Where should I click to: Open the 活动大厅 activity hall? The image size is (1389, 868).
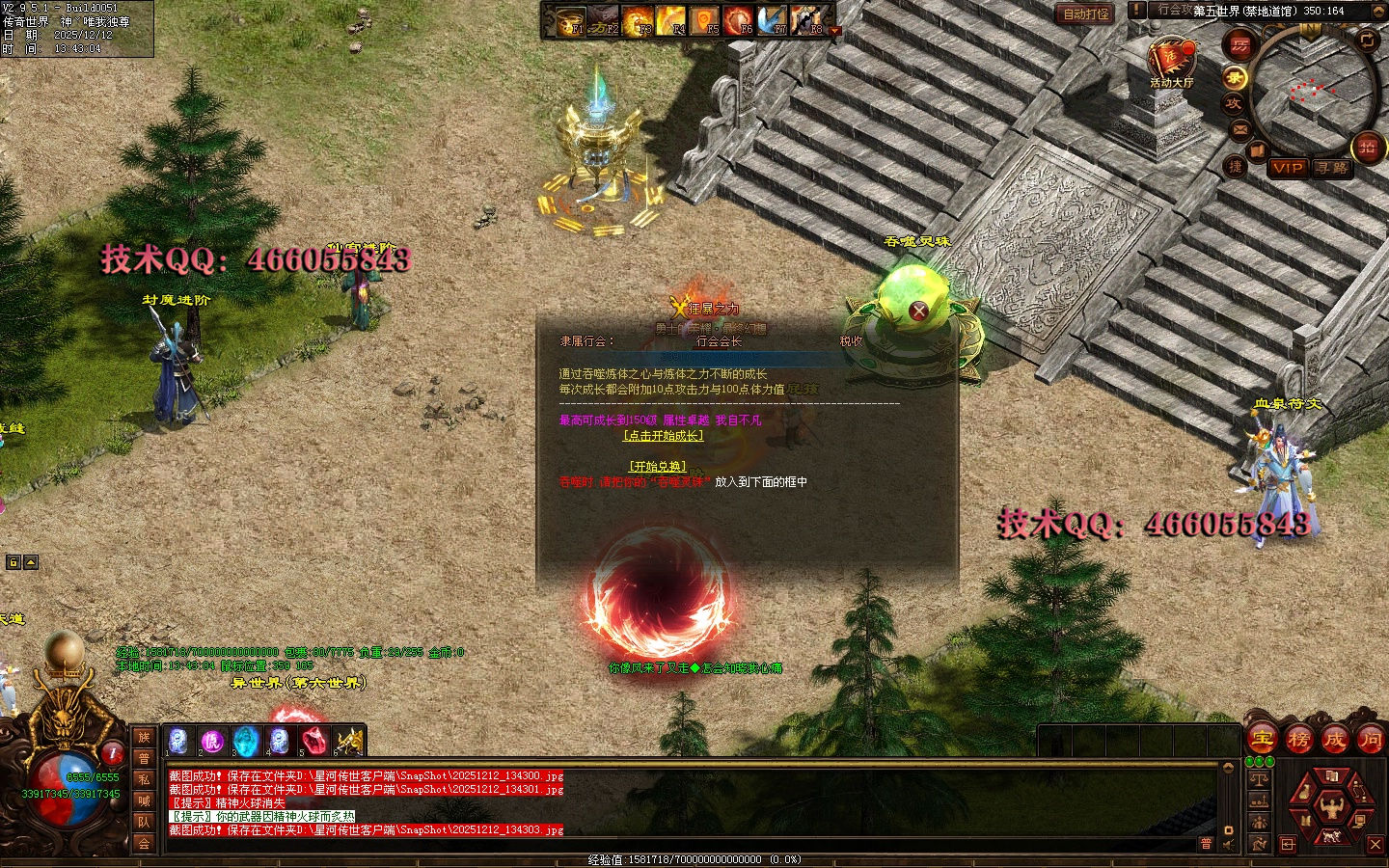(1171, 61)
